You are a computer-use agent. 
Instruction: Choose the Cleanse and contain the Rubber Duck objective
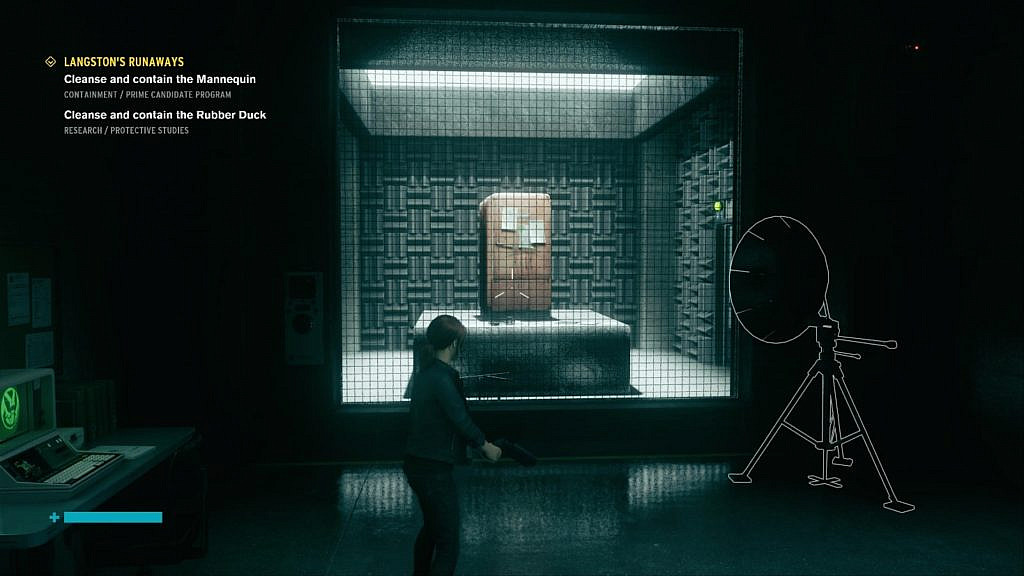(x=165, y=115)
